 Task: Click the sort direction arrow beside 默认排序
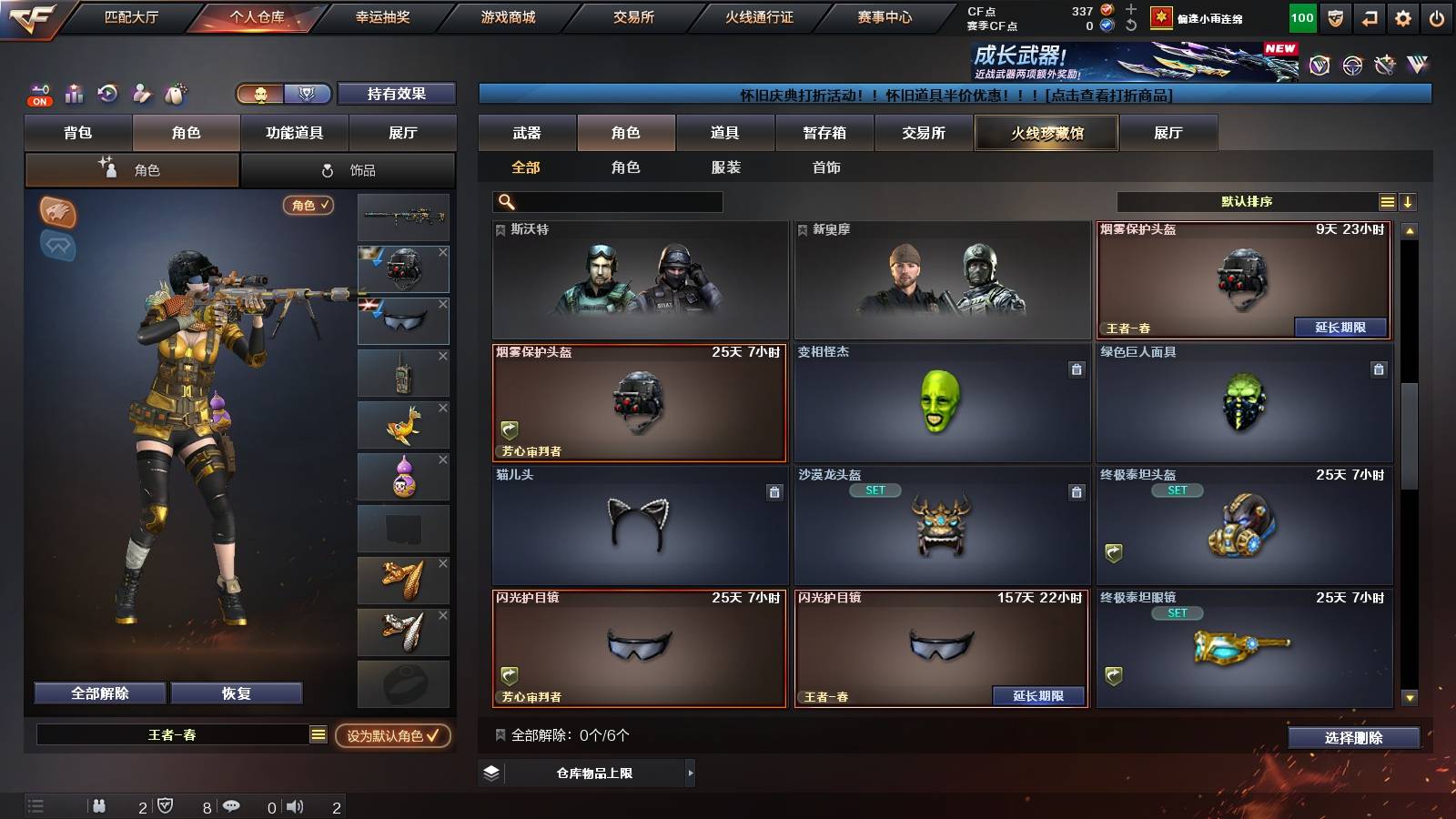tap(1409, 202)
